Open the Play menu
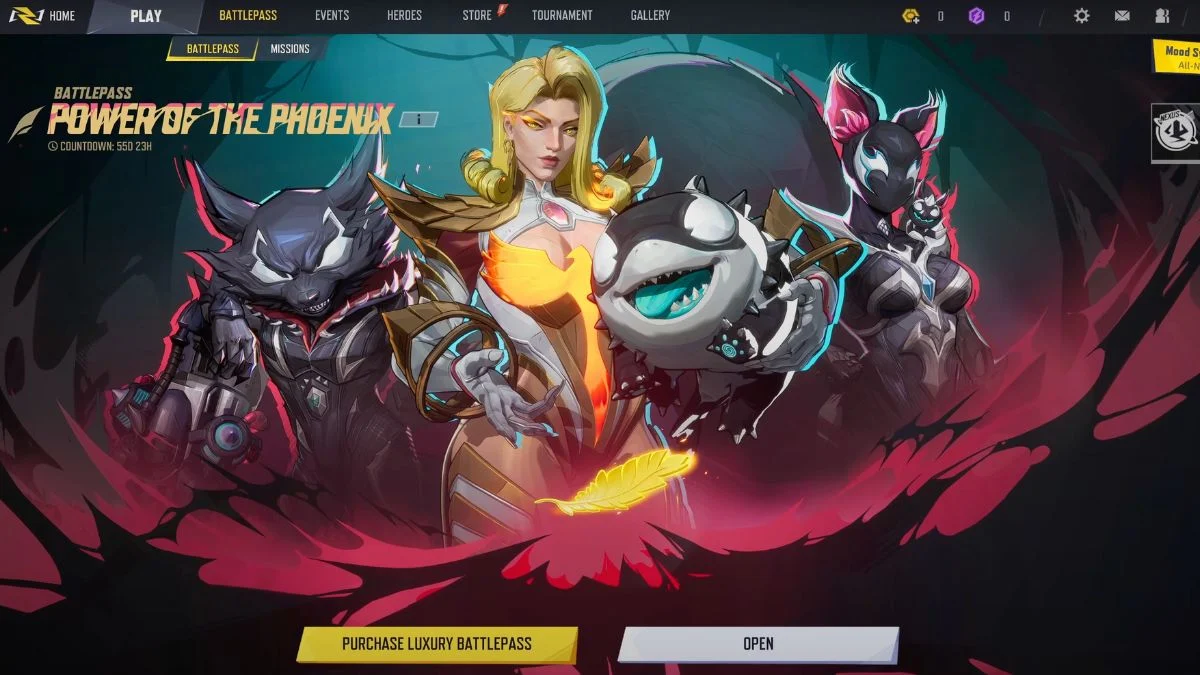This screenshot has height=675, width=1200. 146,16
